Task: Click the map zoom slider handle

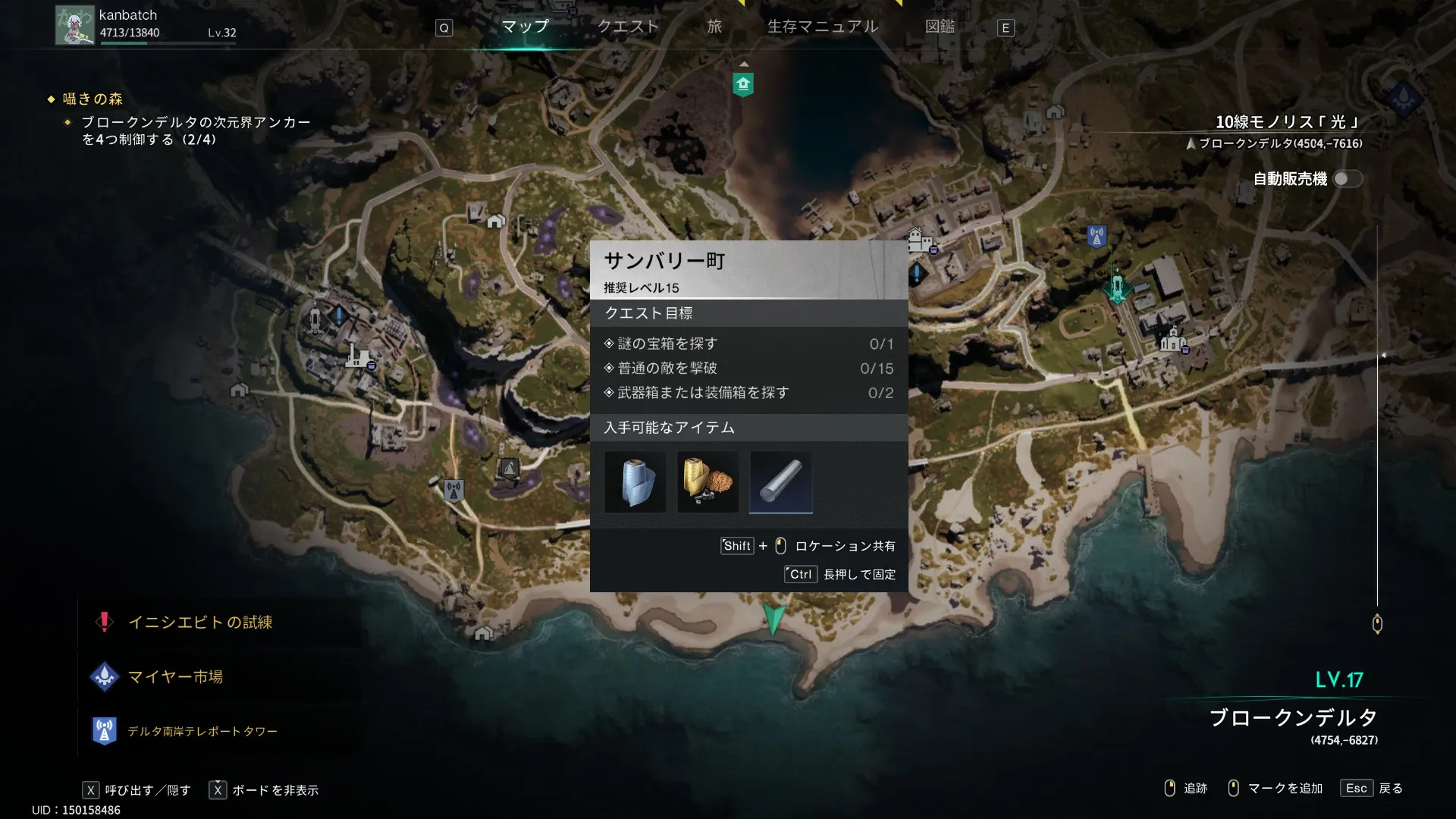Action: point(1377,624)
